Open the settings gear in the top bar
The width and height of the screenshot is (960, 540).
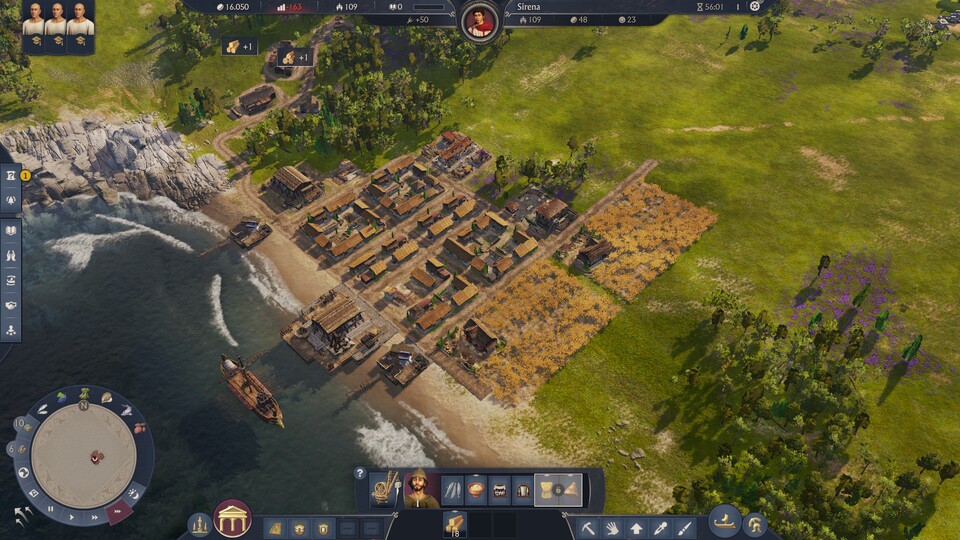[755, 6]
